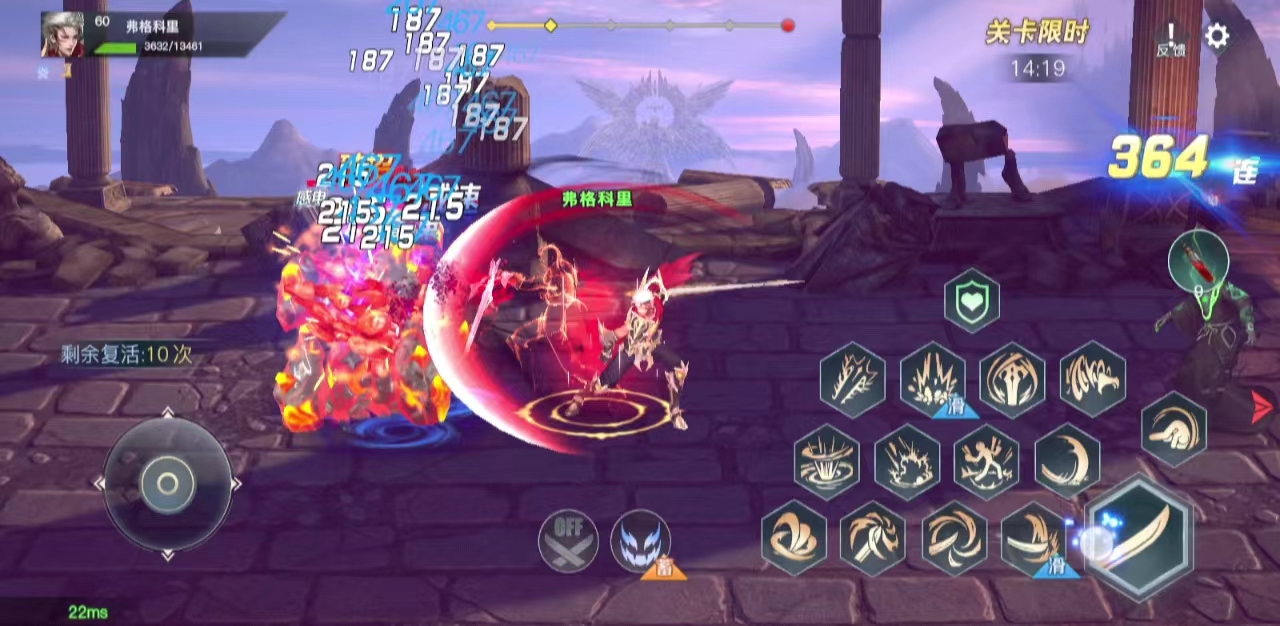The image size is (1280, 626).
Task: Tap the 弗格科里 character portrait
Action: click(x=62, y=35)
